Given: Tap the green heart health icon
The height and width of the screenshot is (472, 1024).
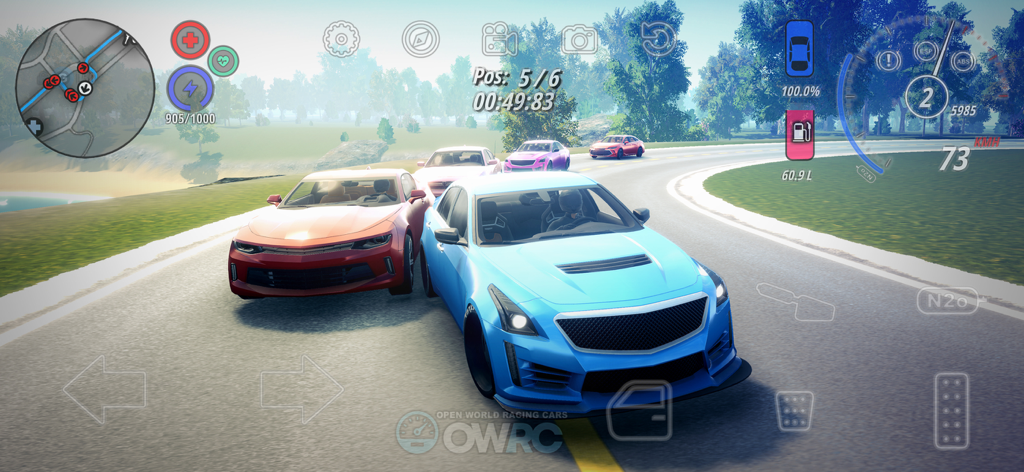Looking at the screenshot, I should [224, 61].
